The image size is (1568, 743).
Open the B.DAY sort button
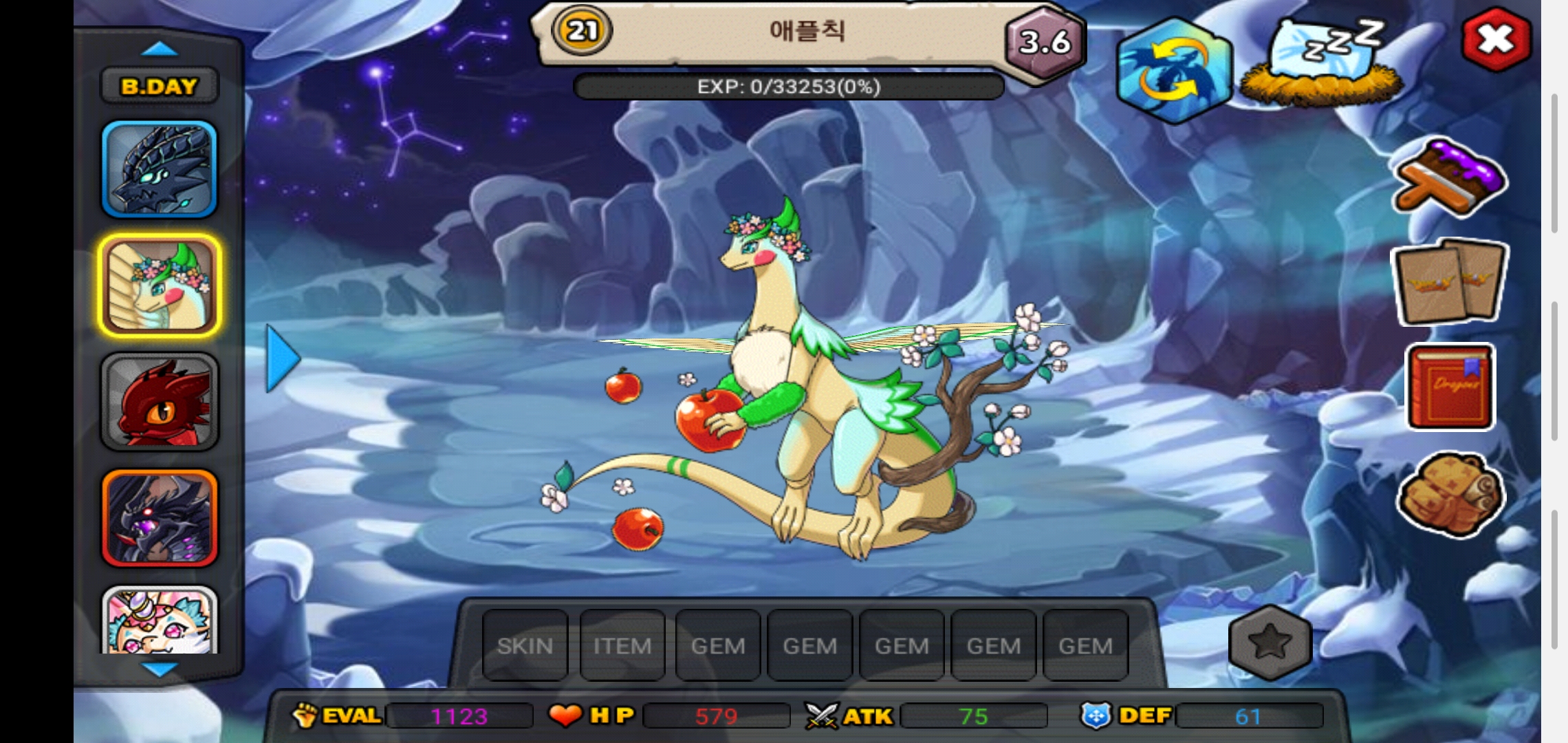pos(160,86)
